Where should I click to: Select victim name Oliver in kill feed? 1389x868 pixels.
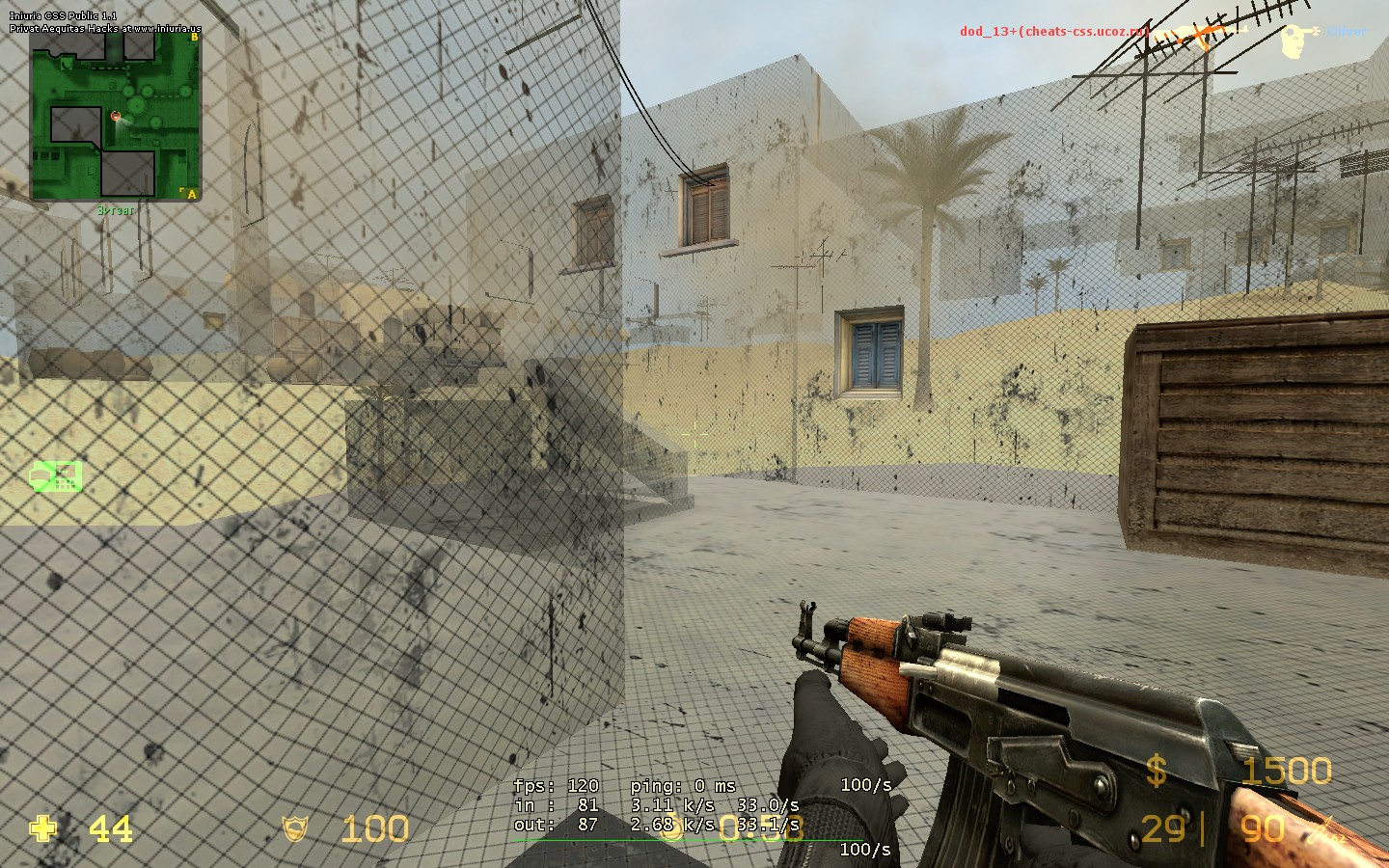point(1347,31)
